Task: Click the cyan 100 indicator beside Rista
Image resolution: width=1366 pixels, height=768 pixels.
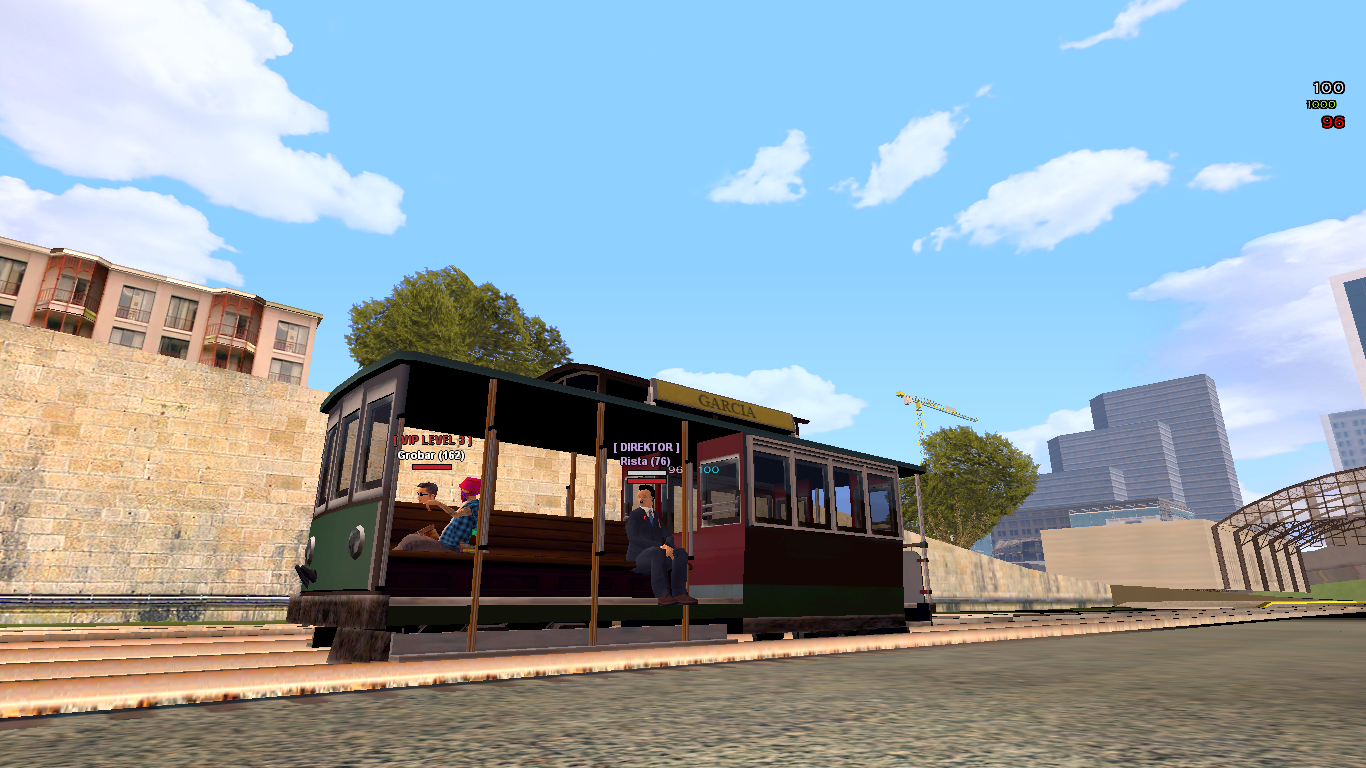Action: (707, 471)
